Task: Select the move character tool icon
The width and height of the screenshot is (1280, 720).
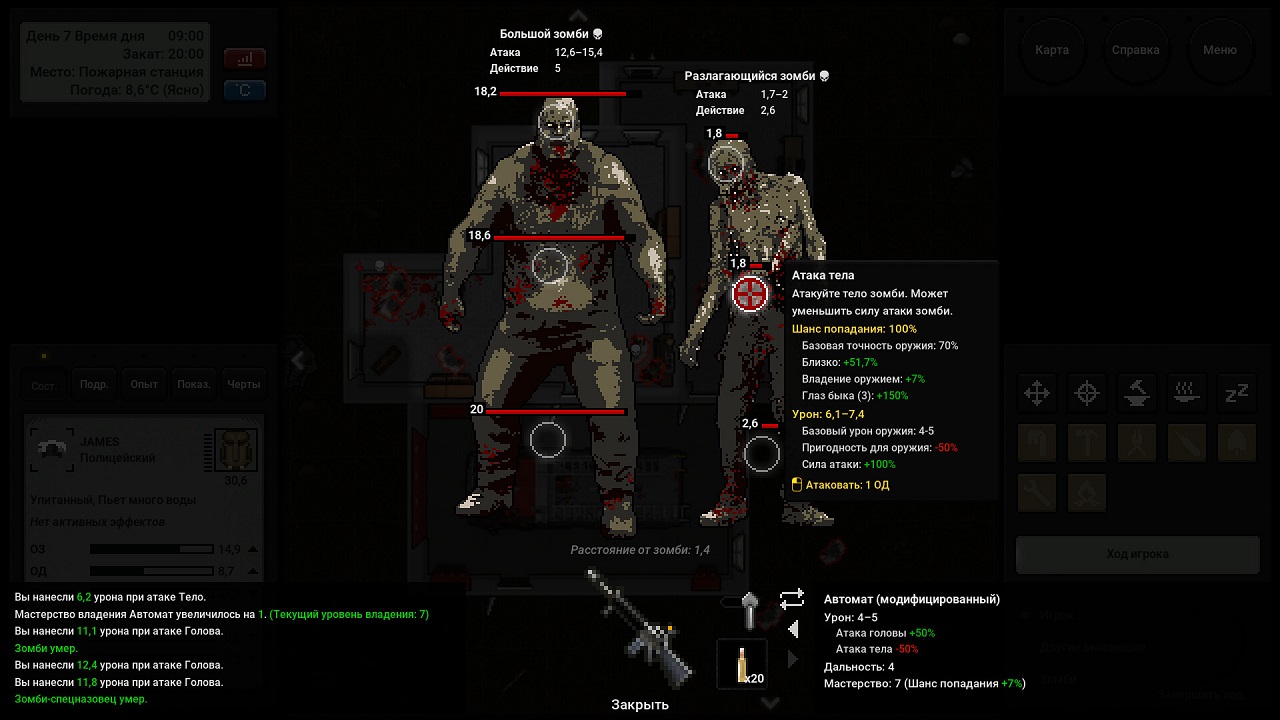Action: coord(1037,393)
